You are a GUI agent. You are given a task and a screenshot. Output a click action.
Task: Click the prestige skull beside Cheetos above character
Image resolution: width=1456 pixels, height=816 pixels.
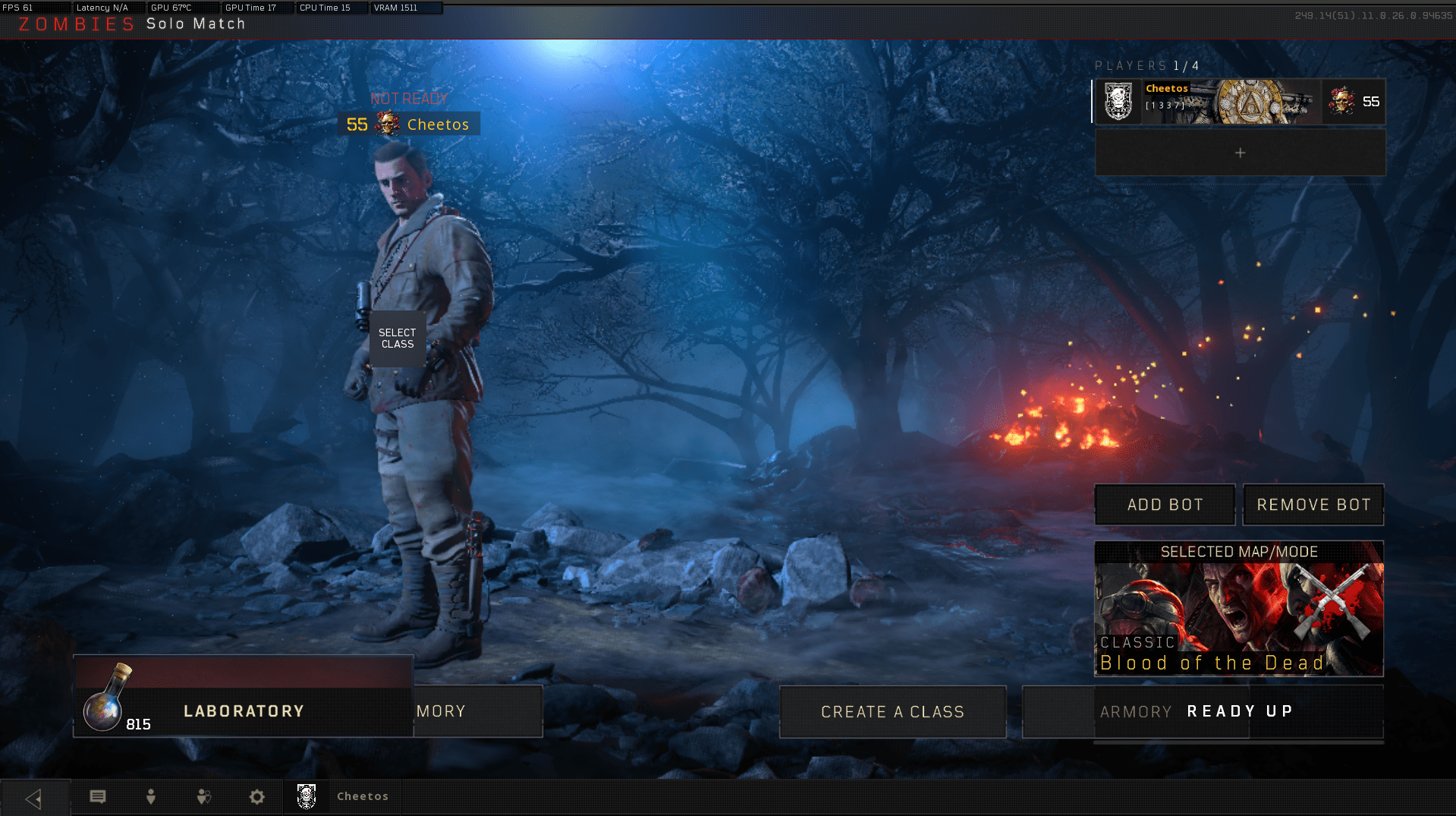385,124
